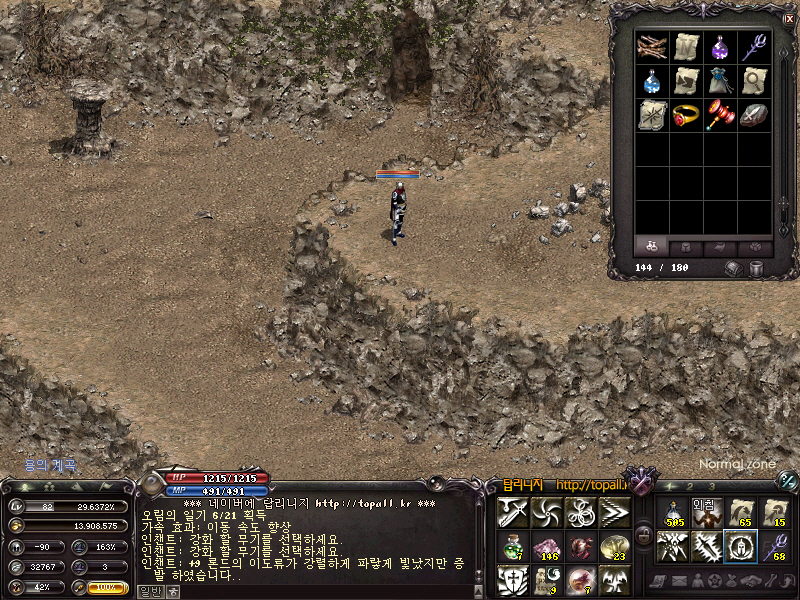Select the sword-engraved stone item
The height and width of the screenshot is (600, 800).
point(754,114)
